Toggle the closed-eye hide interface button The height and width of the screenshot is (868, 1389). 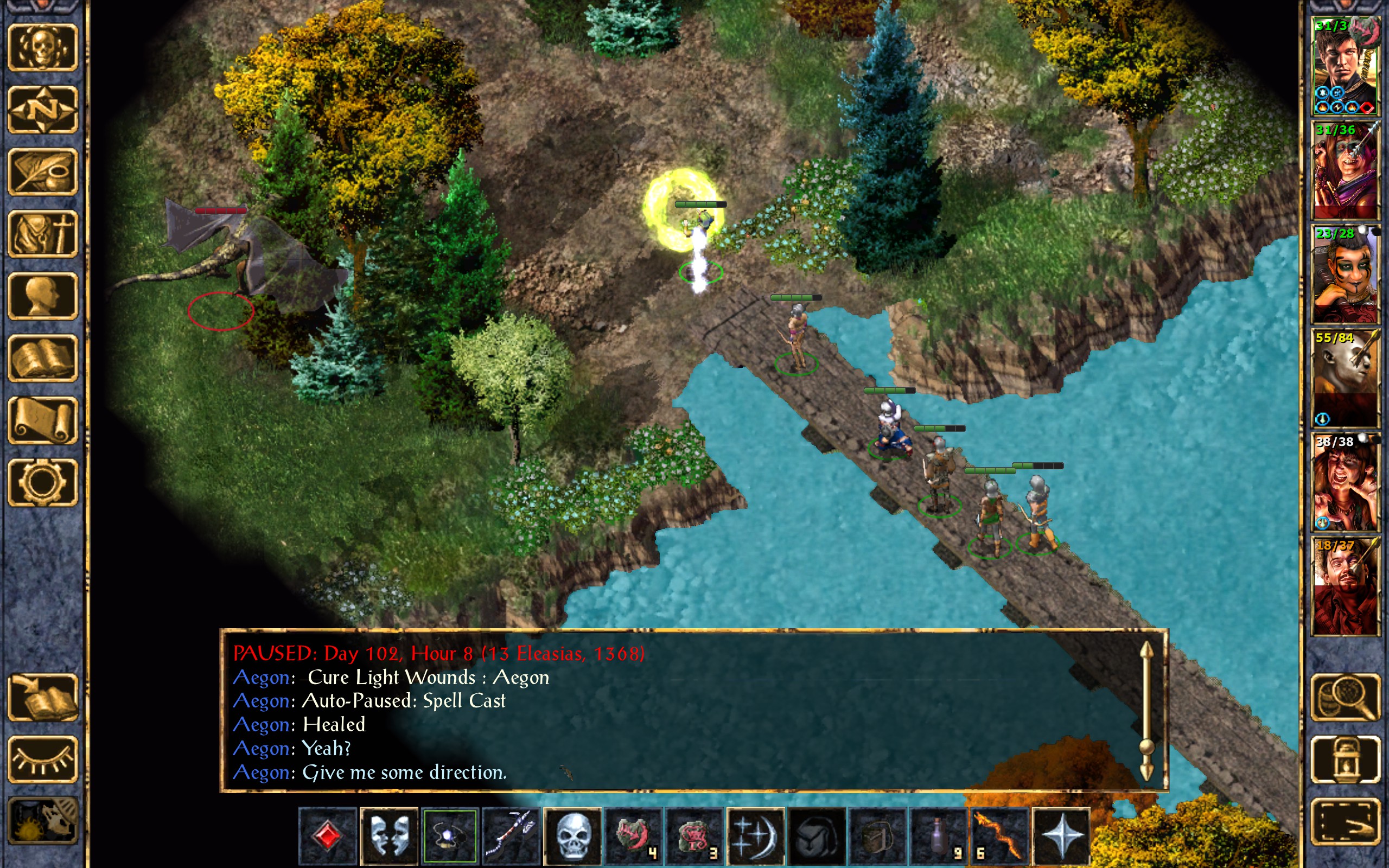pyautogui.click(x=42, y=759)
